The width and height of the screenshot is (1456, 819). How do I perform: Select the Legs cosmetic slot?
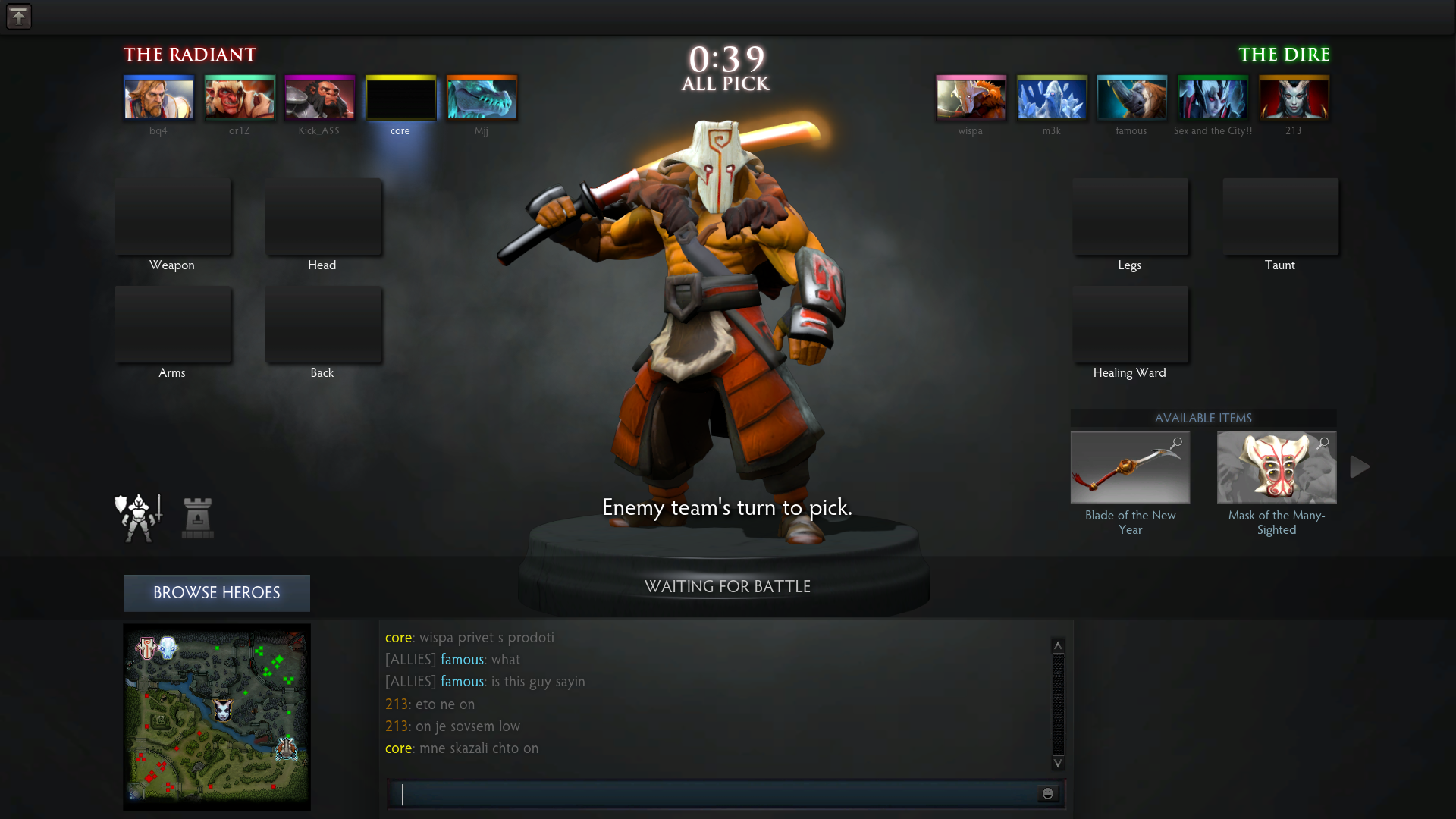pyautogui.click(x=1130, y=218)
